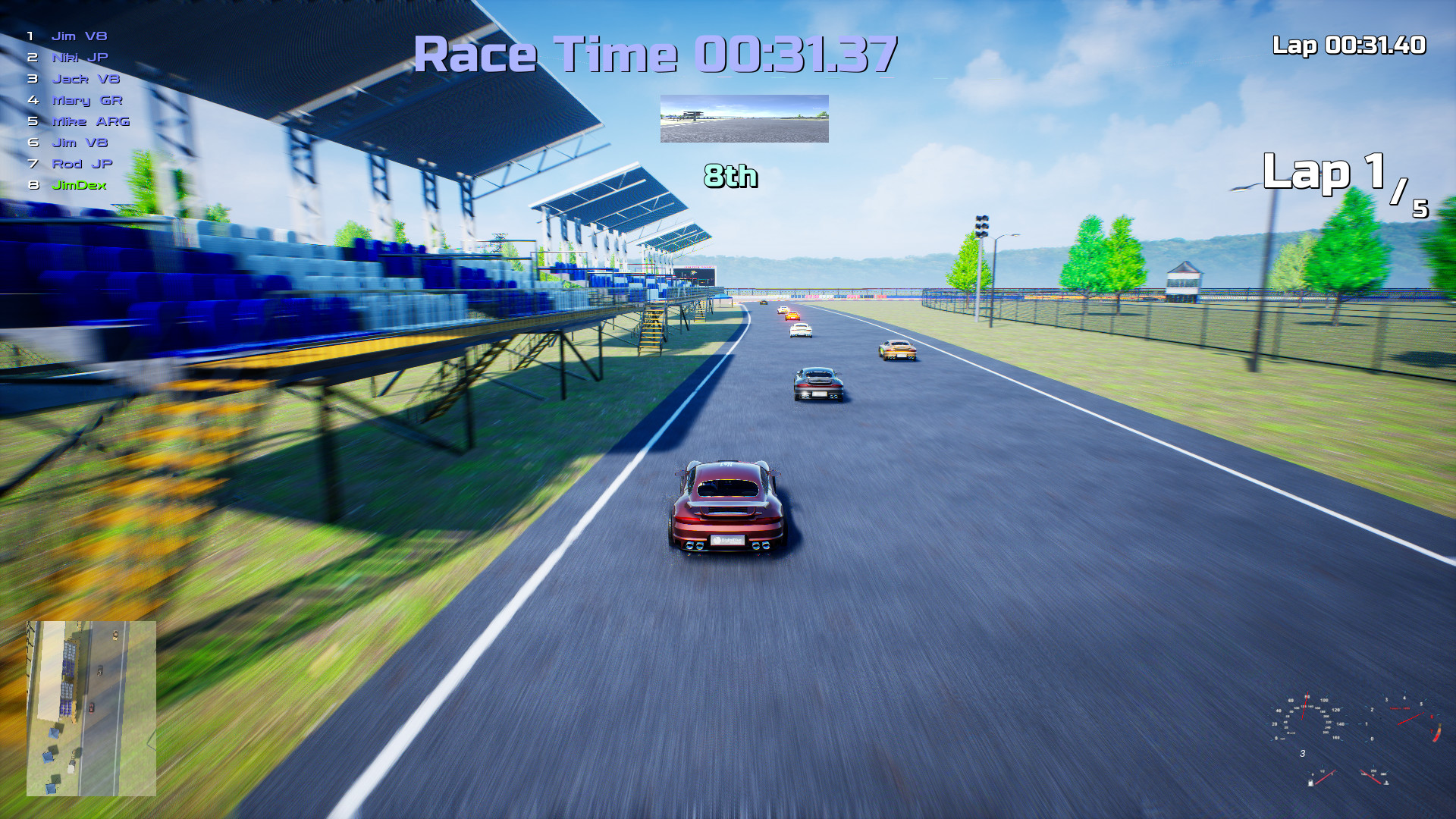The height and width of the screenshot is (819, 1456).
Task: Click the fuel pump gauge icon
Action: coord(1310,783)
